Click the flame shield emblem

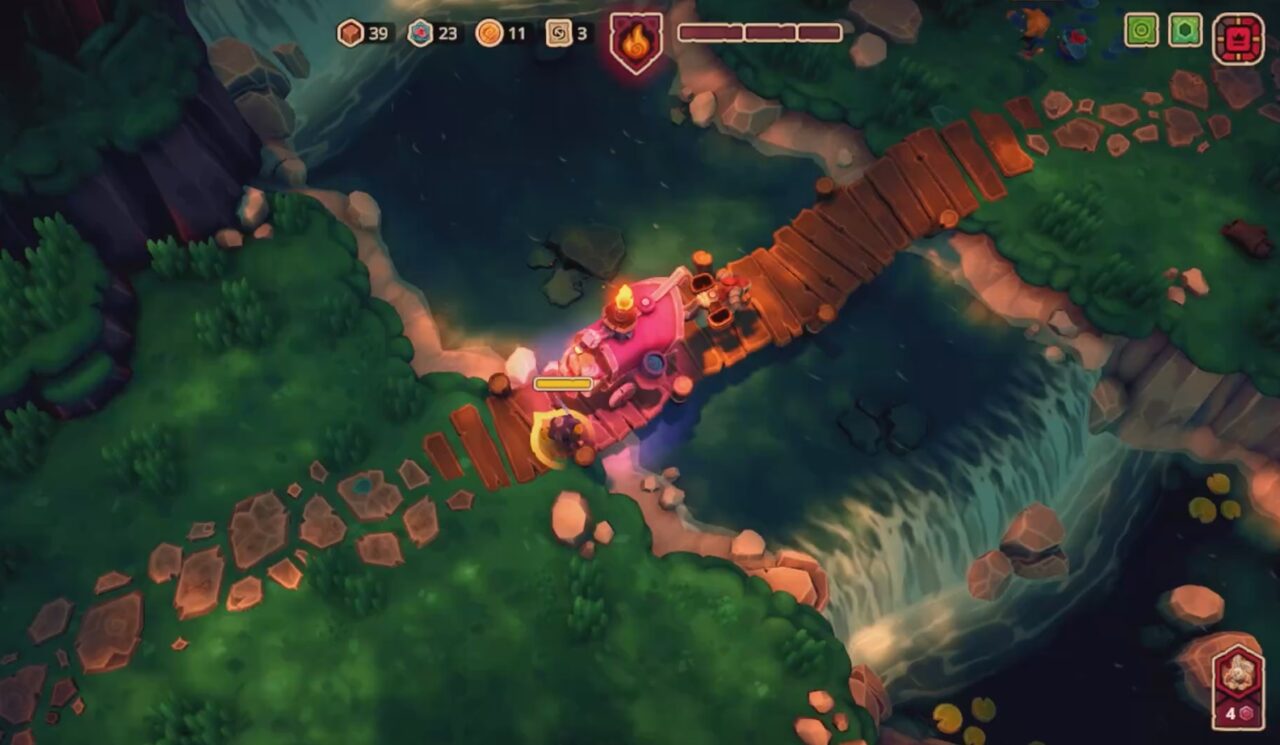636,42
